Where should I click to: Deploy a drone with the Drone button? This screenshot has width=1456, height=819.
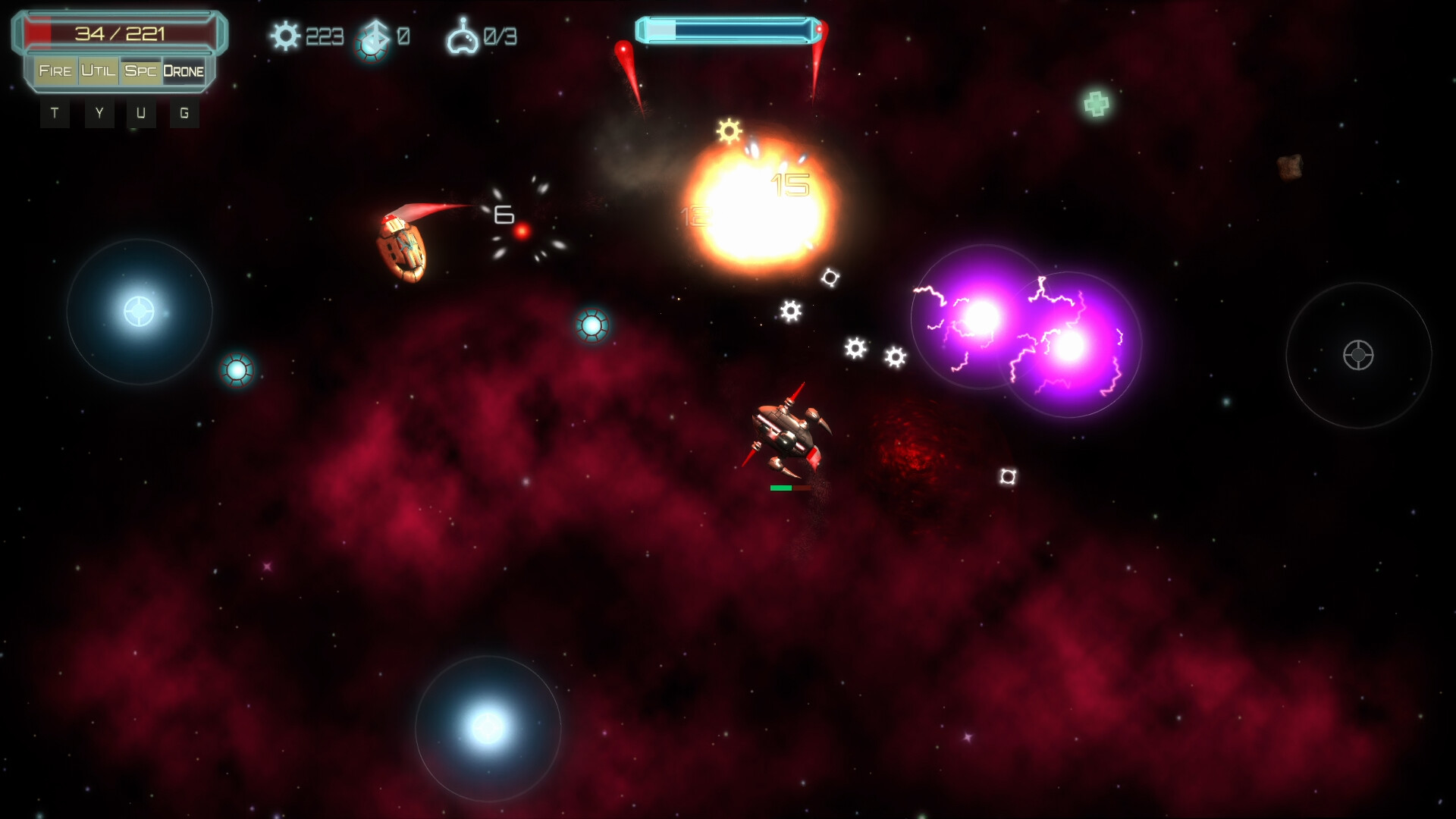pos(184,71)
